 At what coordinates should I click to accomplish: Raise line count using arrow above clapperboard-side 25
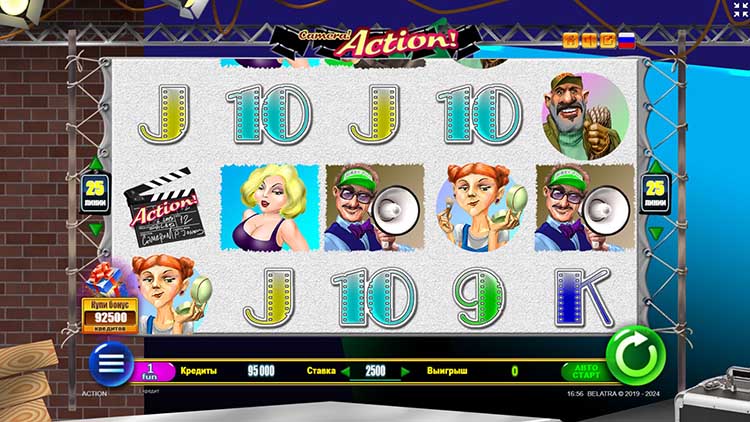pyautogui.click(x=96, y=164)
